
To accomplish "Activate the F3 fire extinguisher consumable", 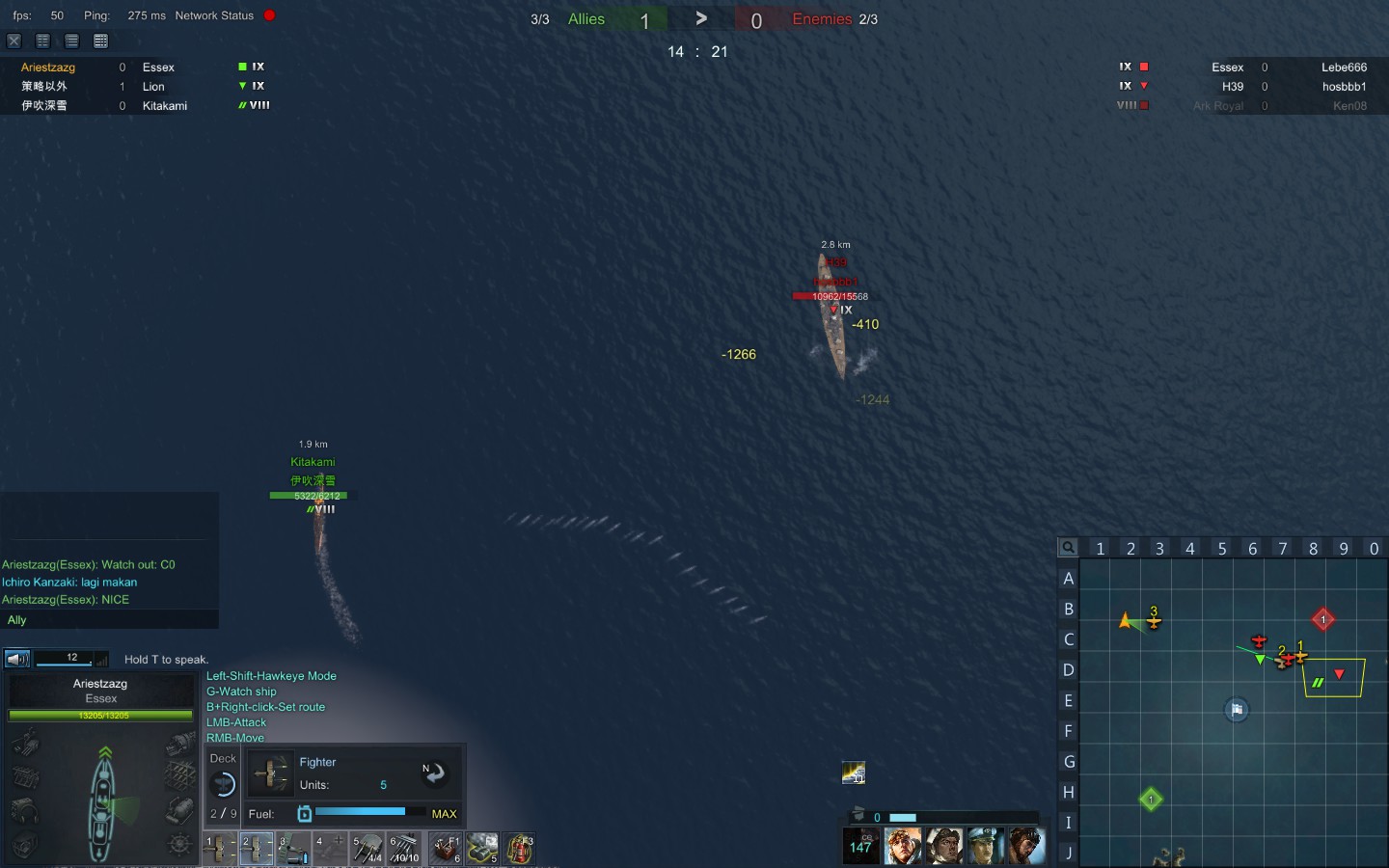I will tap(519, 848).
